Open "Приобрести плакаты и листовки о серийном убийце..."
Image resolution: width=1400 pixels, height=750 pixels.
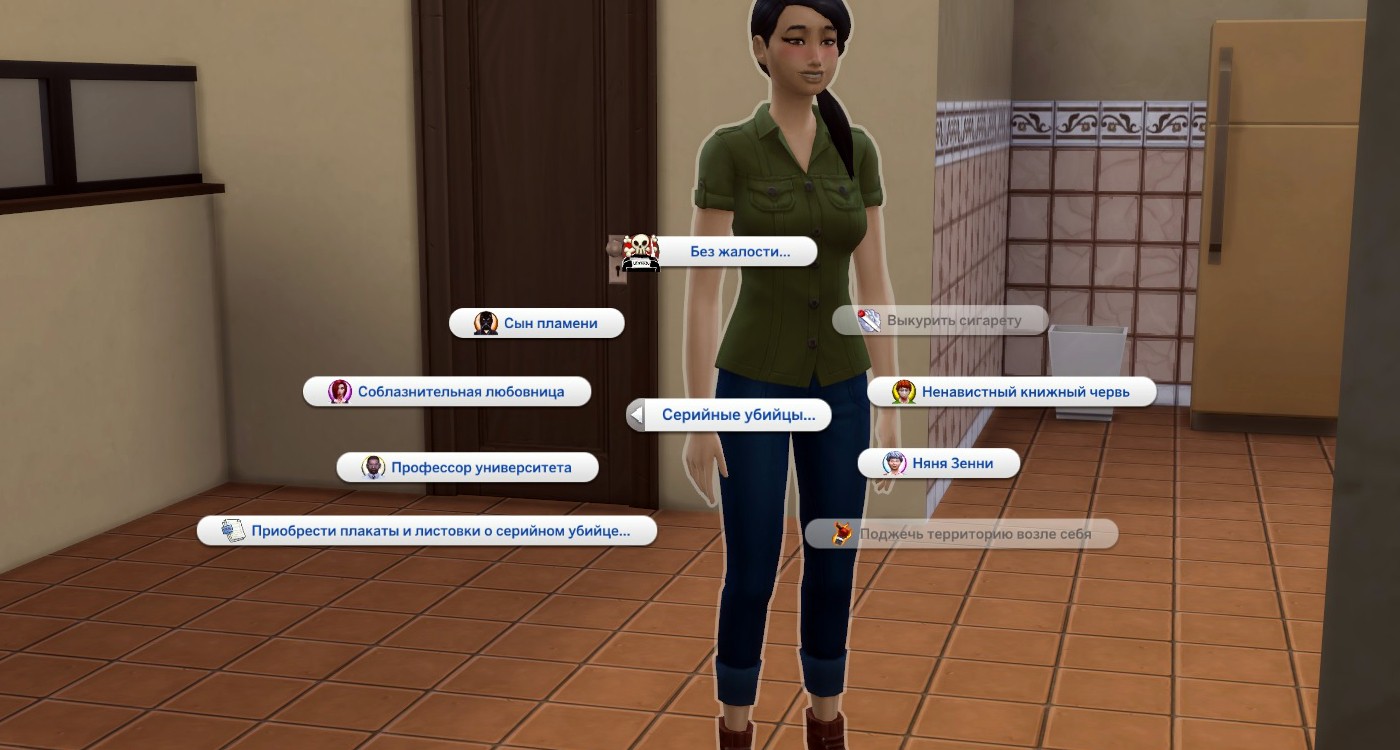(x=440, y=531)
